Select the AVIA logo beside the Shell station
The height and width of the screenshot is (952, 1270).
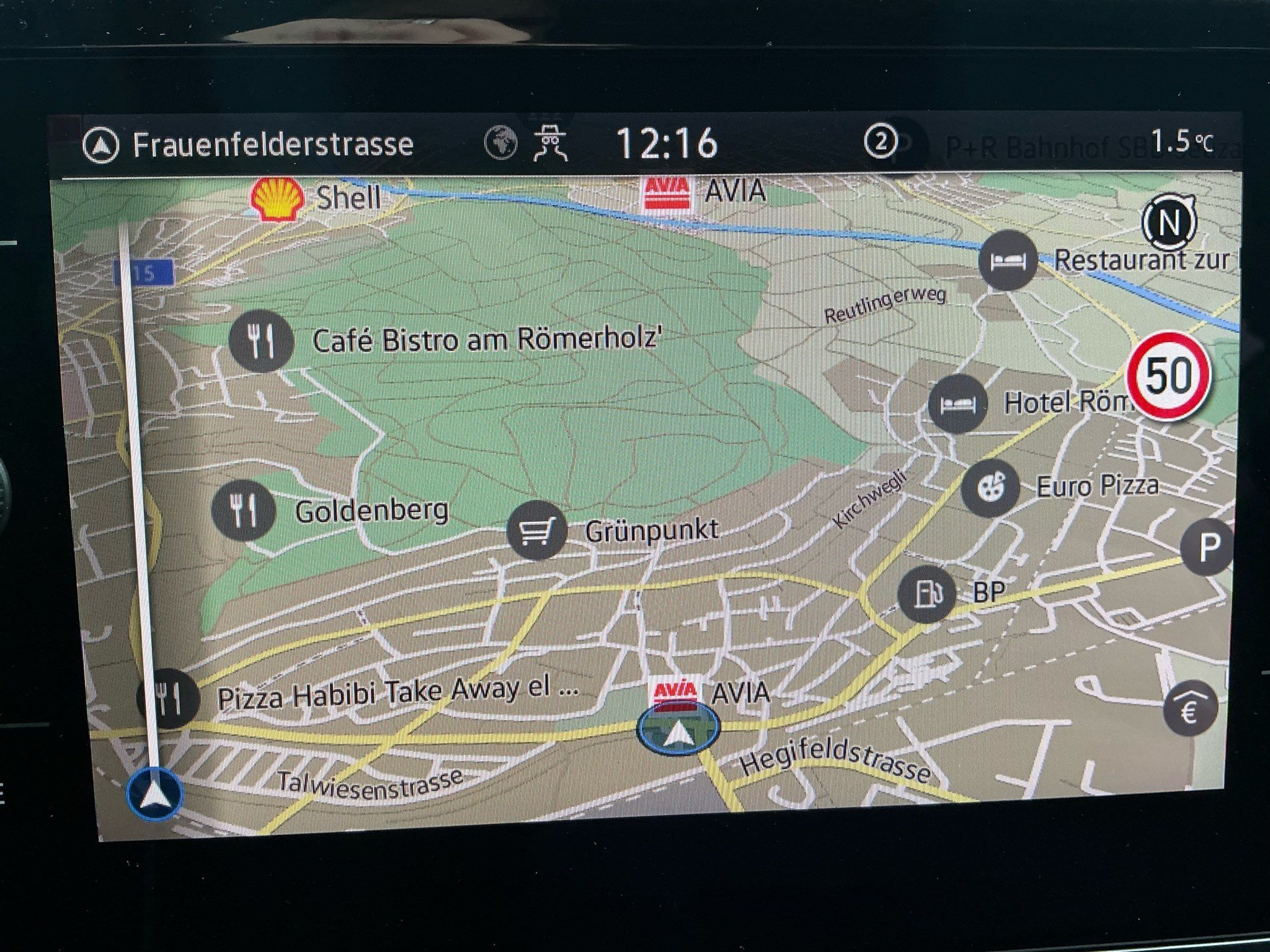667,193
